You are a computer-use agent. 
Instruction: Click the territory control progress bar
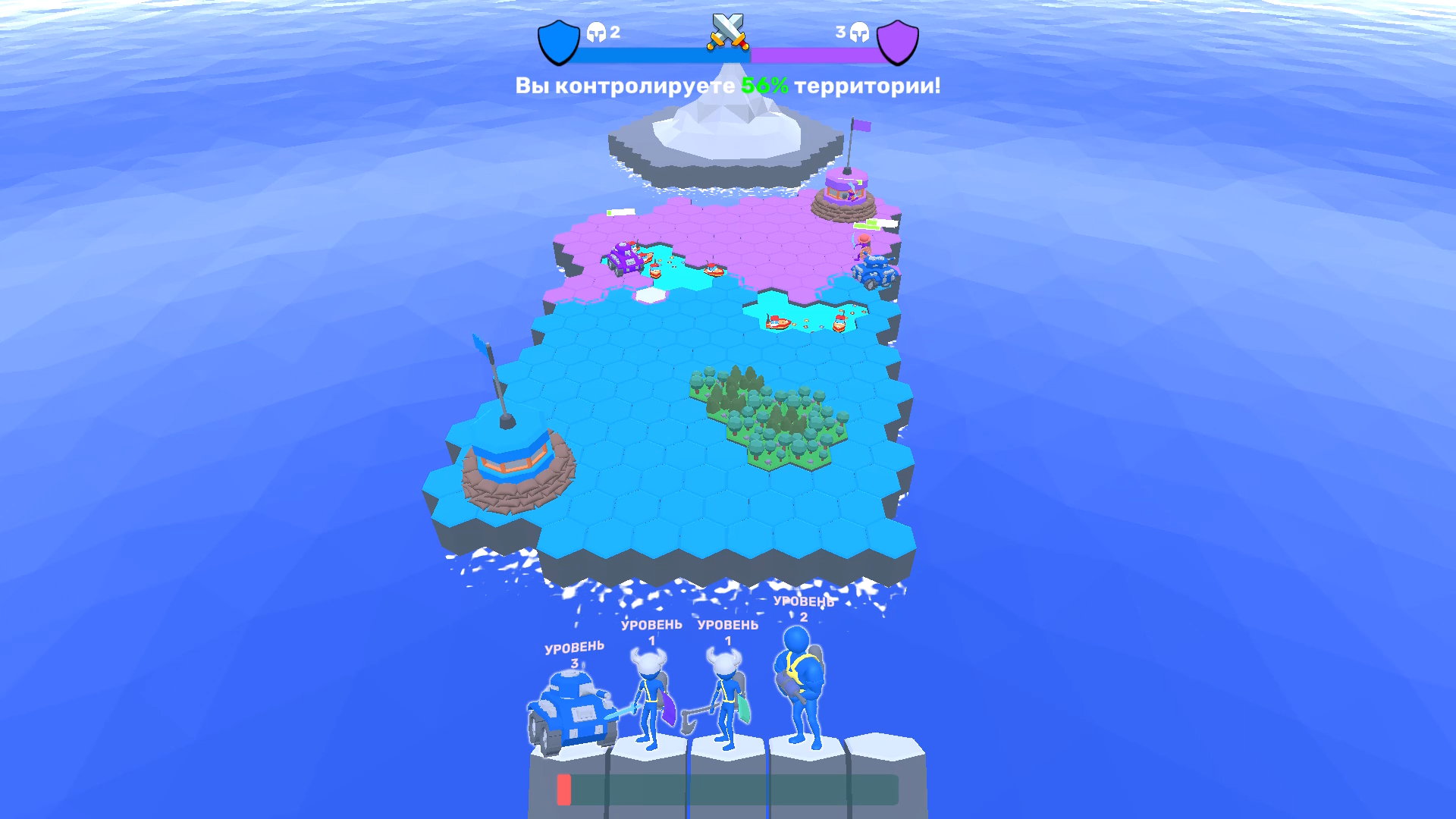click(x=726, y=53)
